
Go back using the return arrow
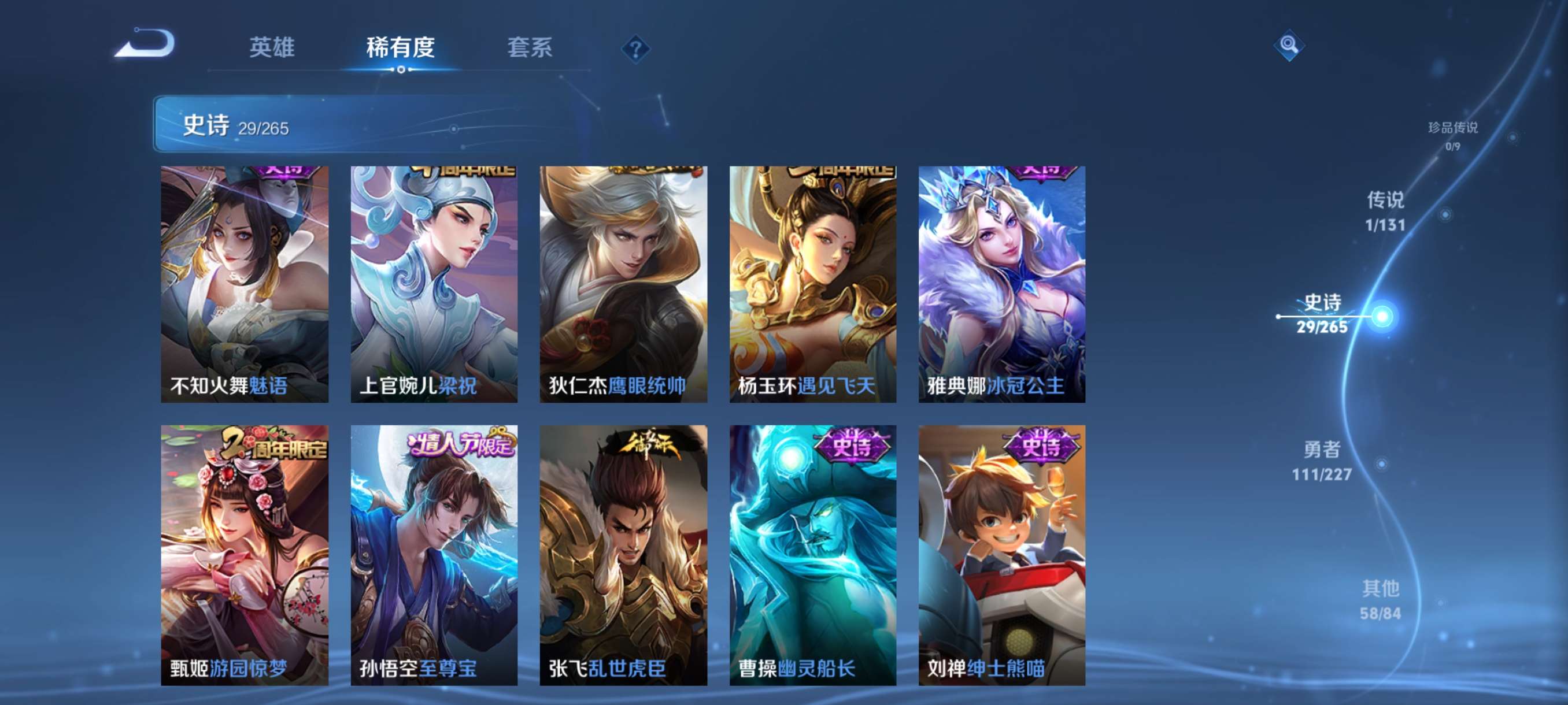click(146, 44)
